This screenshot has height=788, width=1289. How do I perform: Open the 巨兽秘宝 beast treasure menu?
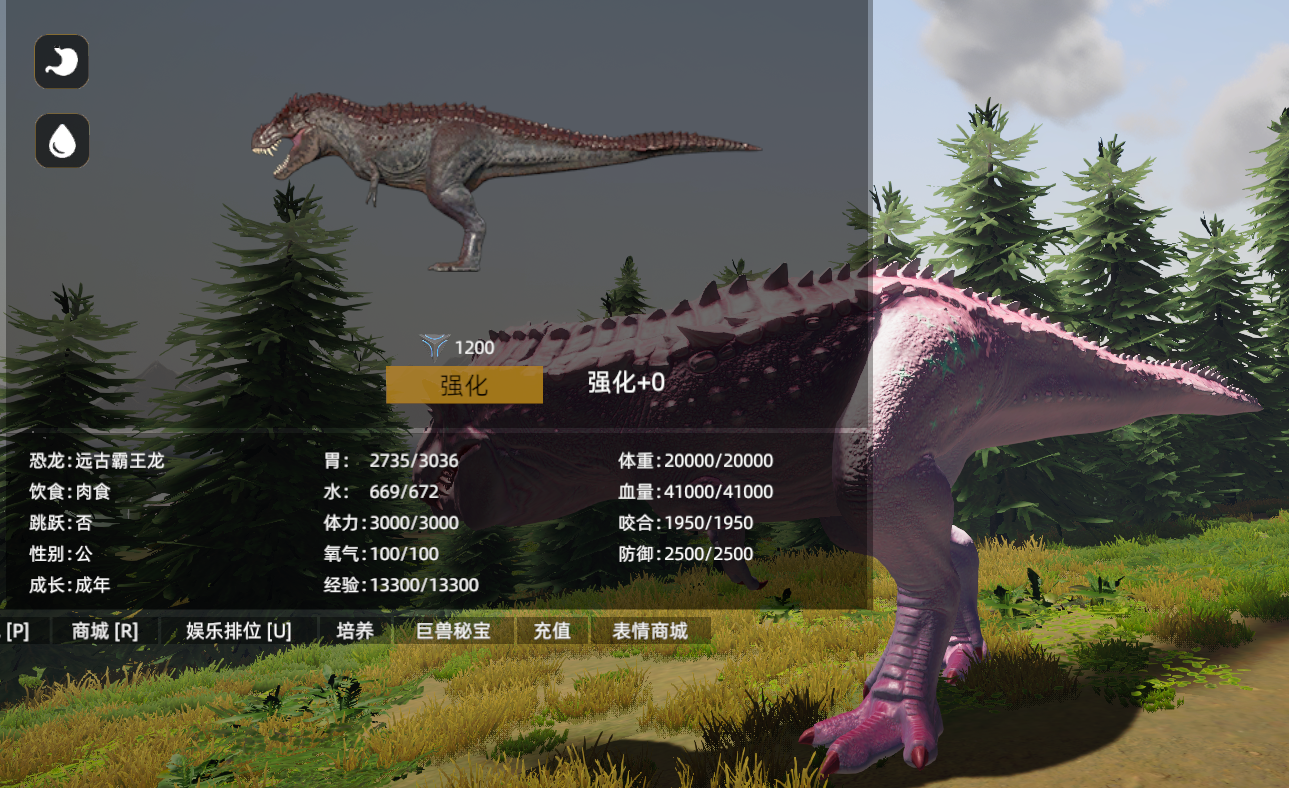pos(455,631)
